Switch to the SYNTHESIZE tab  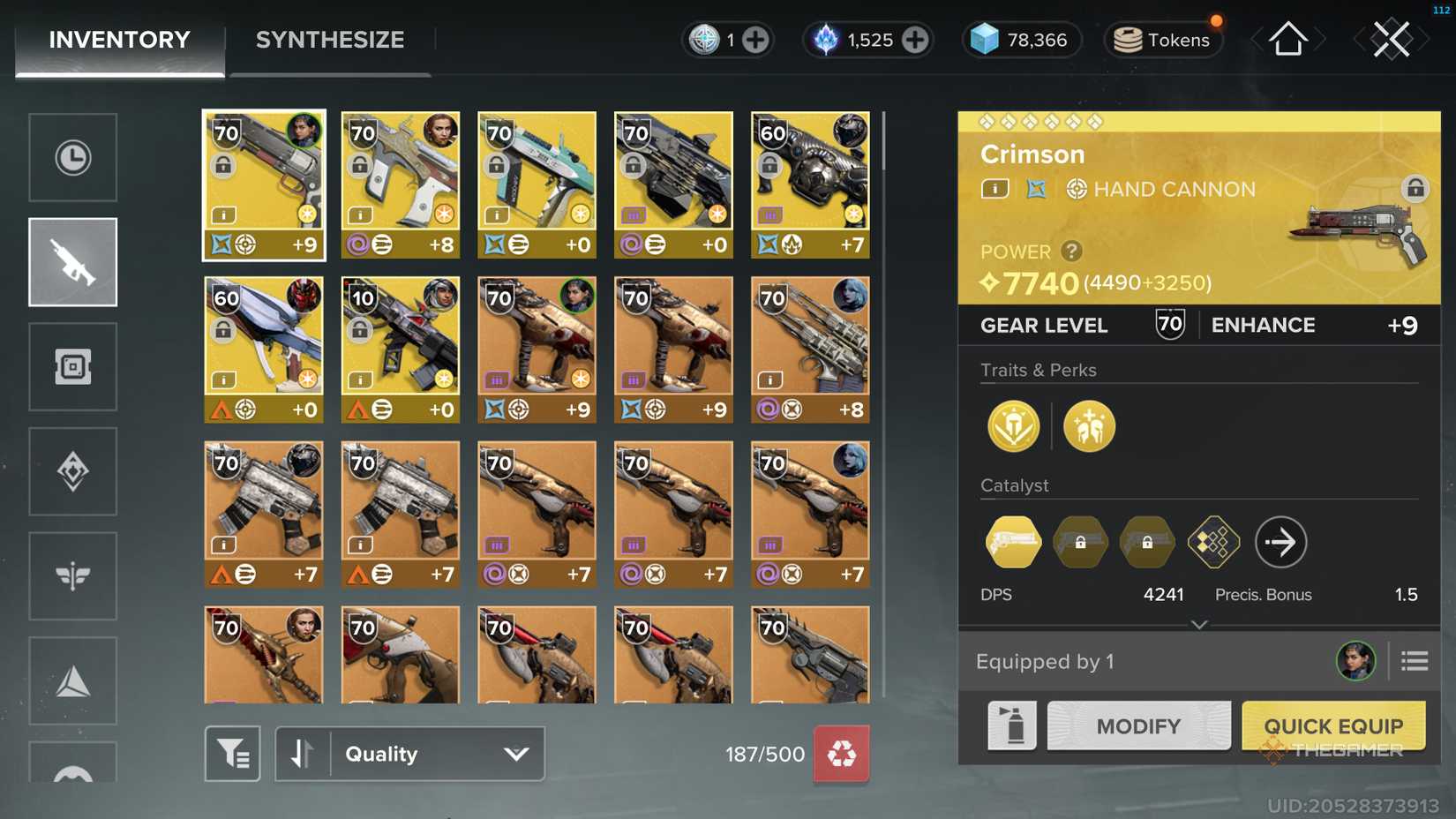329,39
